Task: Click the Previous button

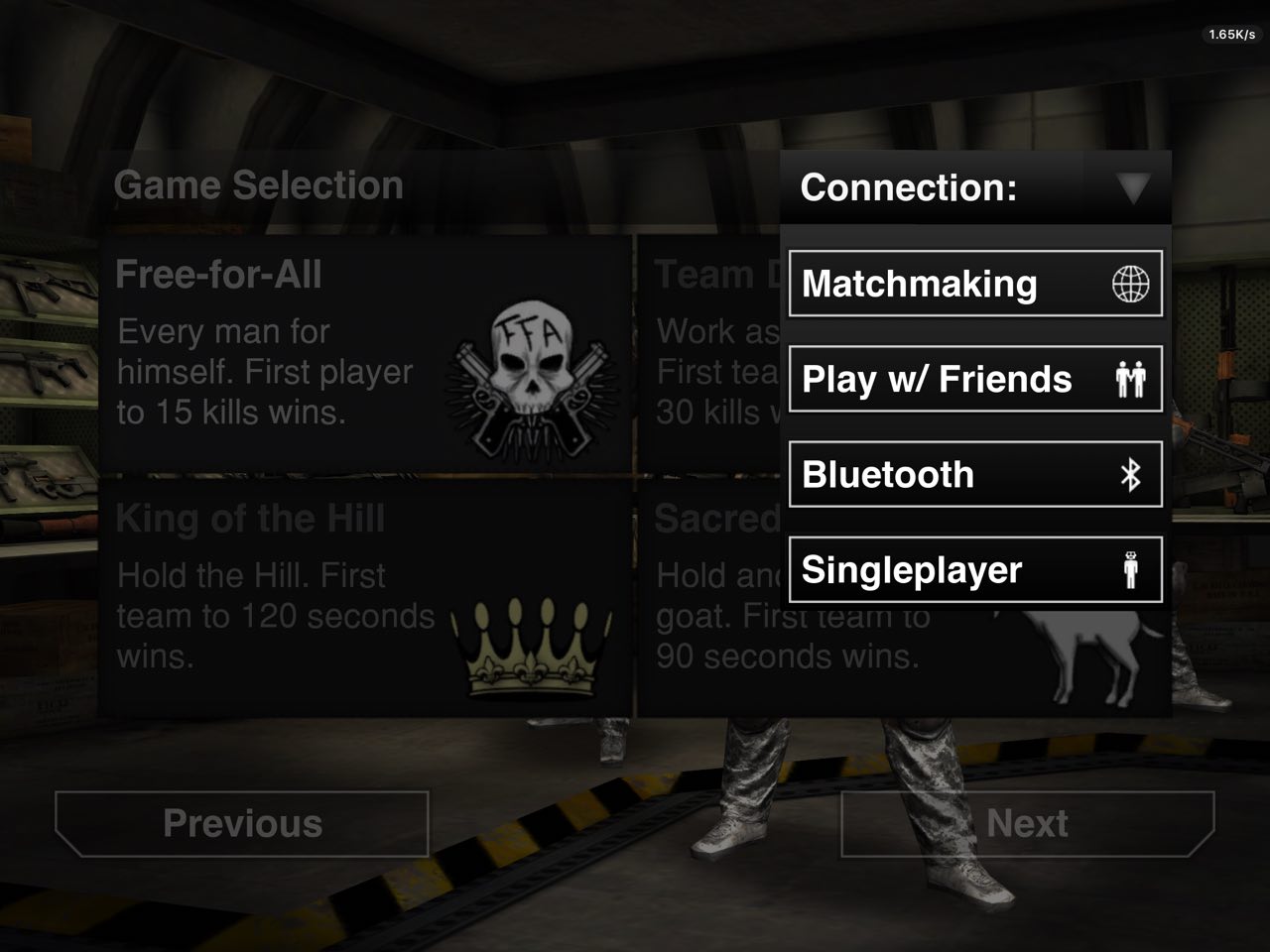Action: pyautogui.click(x=242, y=823)
